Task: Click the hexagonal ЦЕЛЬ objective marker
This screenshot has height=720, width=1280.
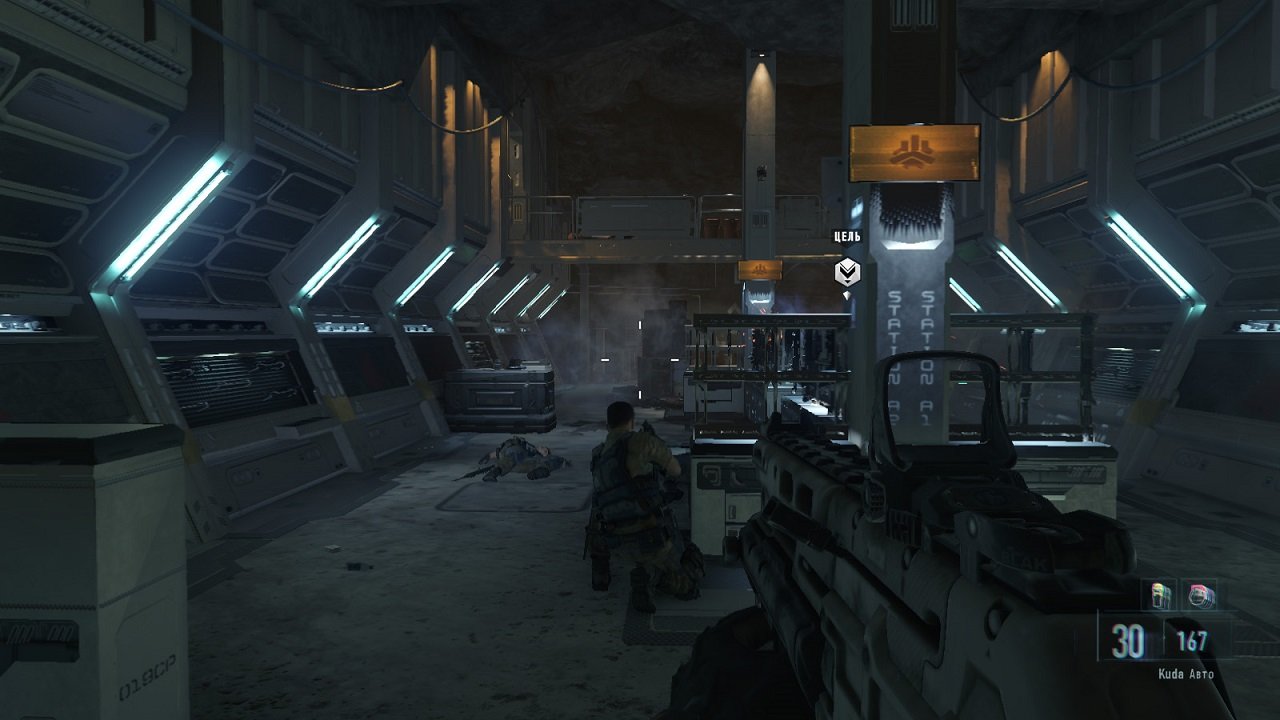Action: tap(847, 271)
